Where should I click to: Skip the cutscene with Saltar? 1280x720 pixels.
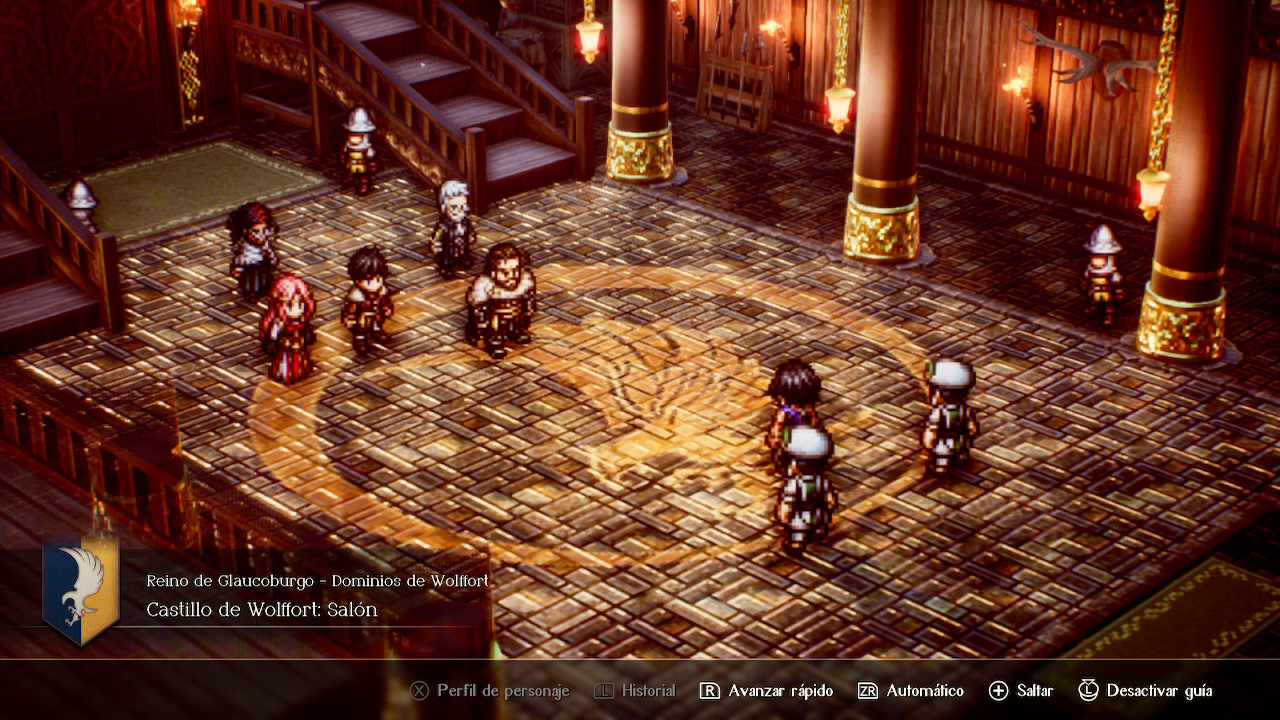click(x=1021, y=691)
